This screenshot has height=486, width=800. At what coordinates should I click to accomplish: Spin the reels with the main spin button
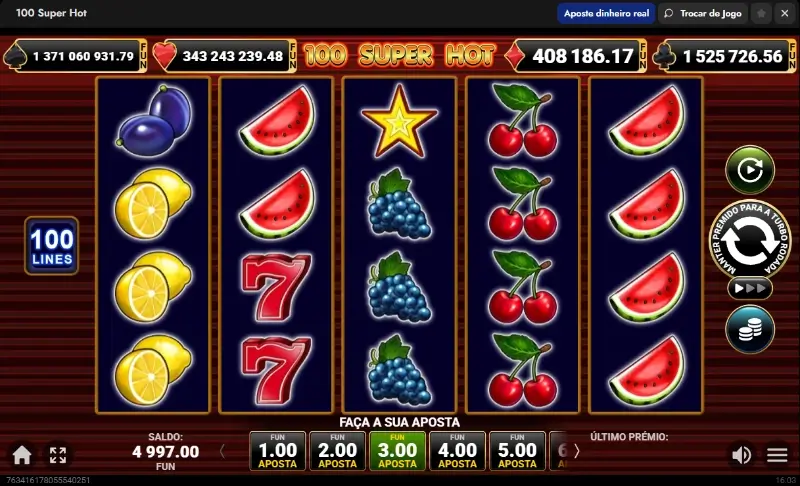pos(749,241)
